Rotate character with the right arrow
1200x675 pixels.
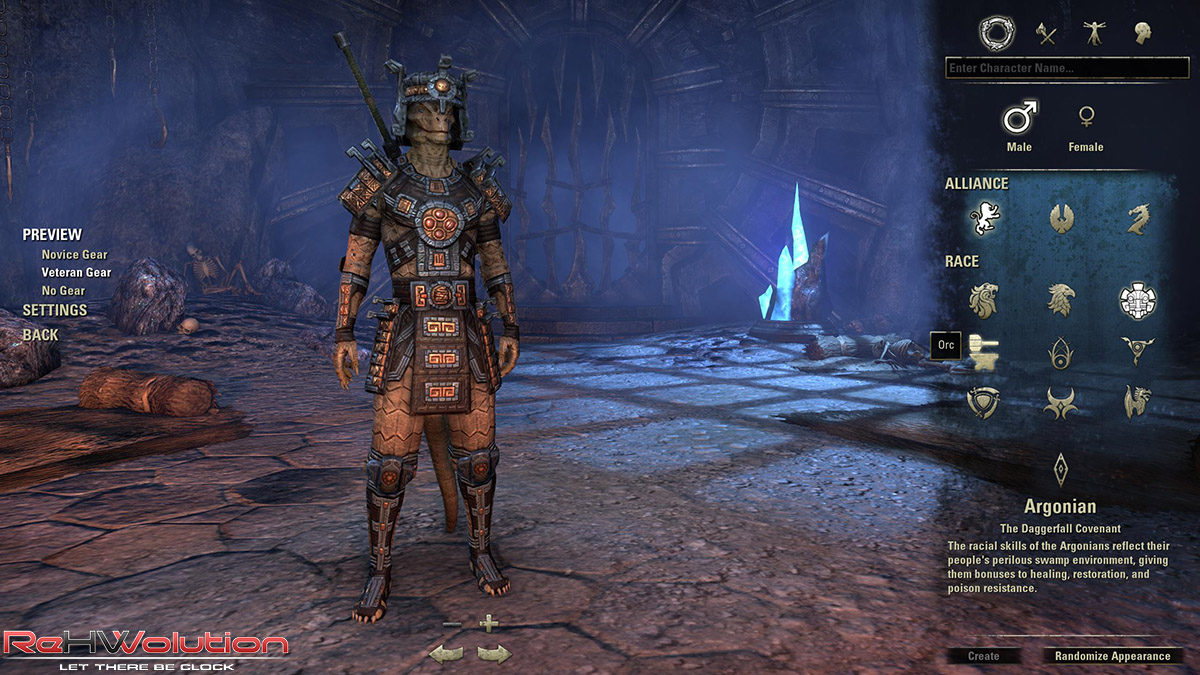click(494, 654)
